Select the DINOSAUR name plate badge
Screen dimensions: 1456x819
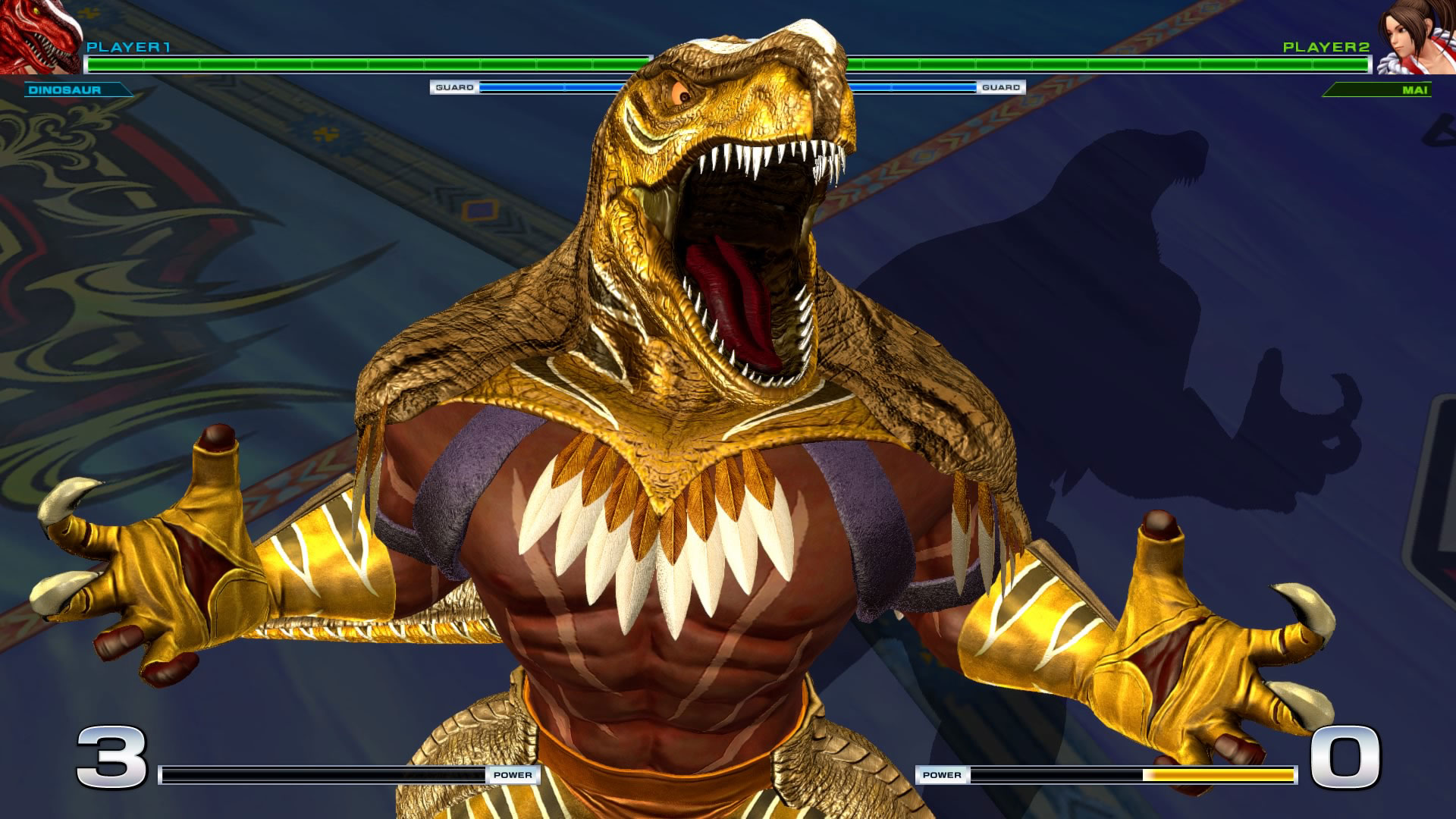click(x=76, y=90)
